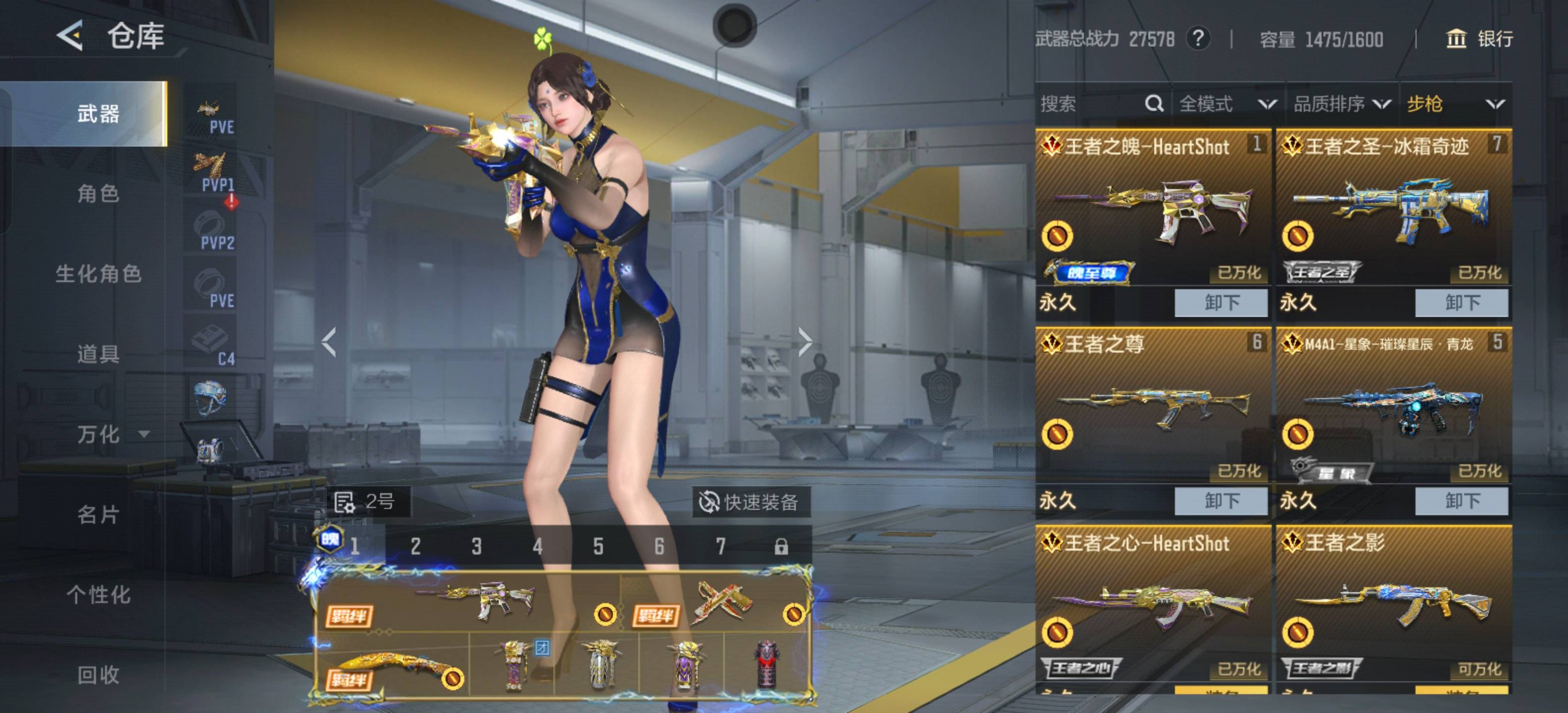This screenshot has width=1568, height=713.
Task: Go back using the arrow beside 仓库
Action: coord(70,35)
